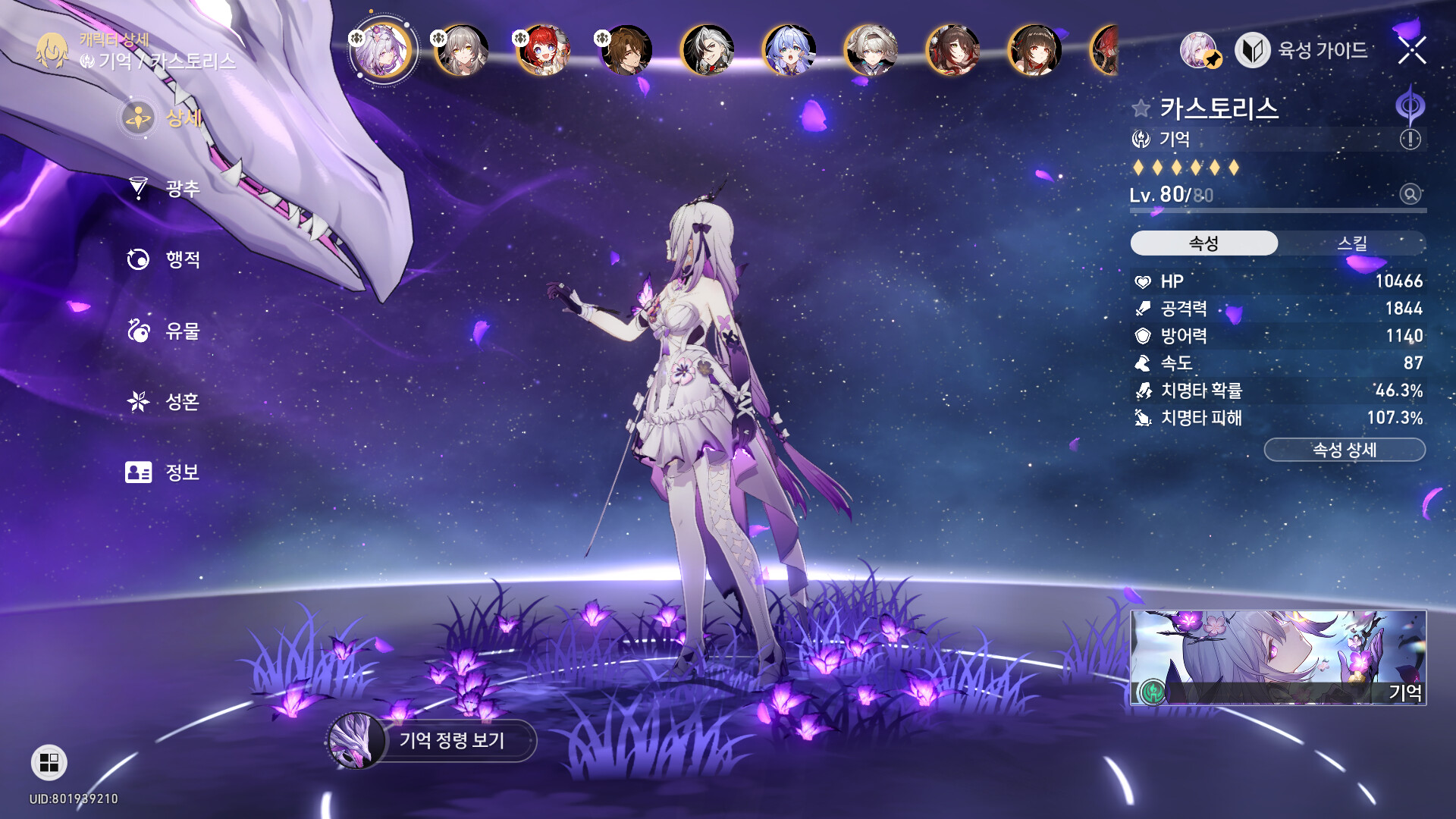Viewport: 1456px width, 819px height.
Task: Close the character detail screen
Action: point(1412,51)
